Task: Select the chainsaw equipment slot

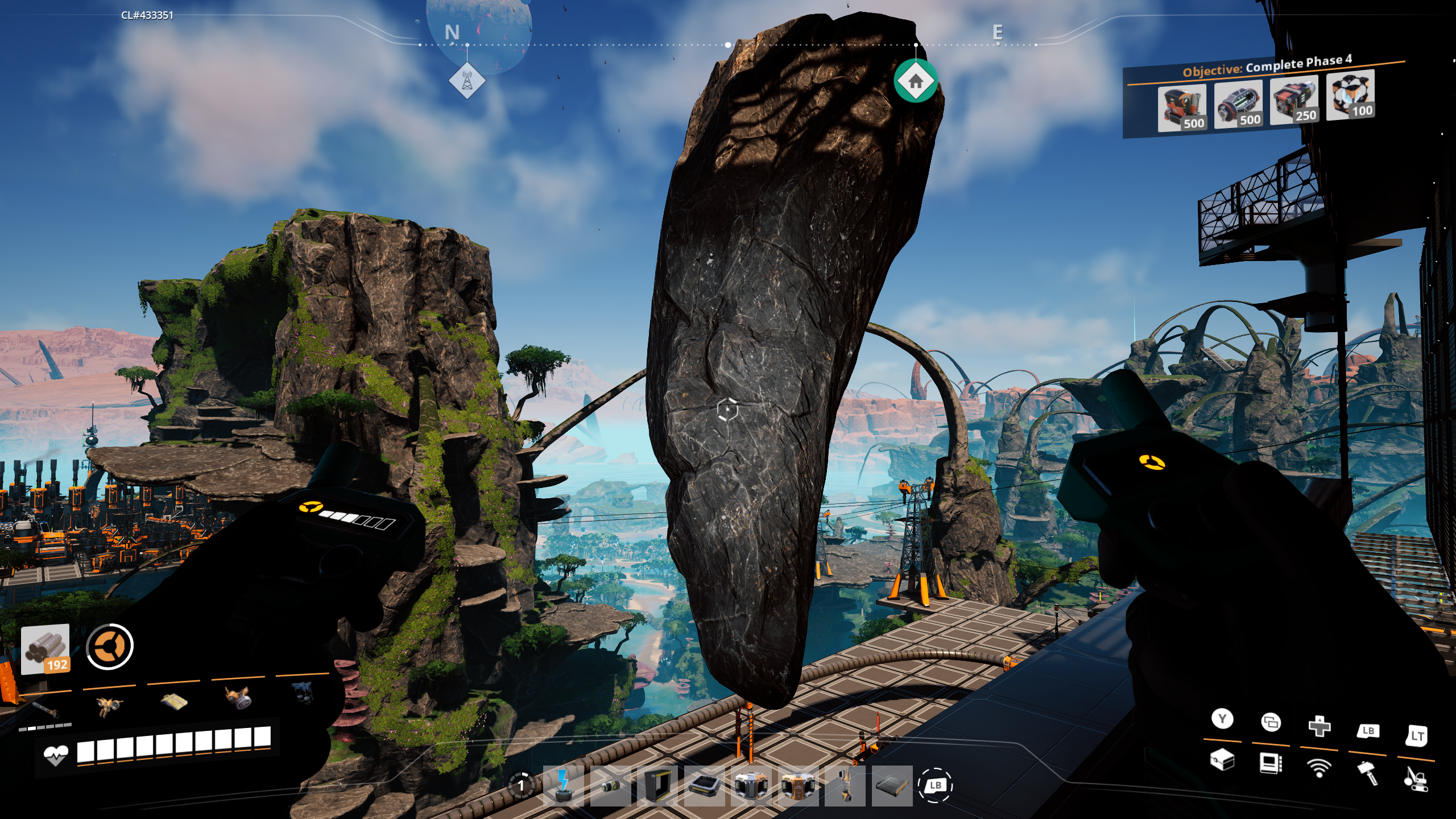Action: pos(45,709)
